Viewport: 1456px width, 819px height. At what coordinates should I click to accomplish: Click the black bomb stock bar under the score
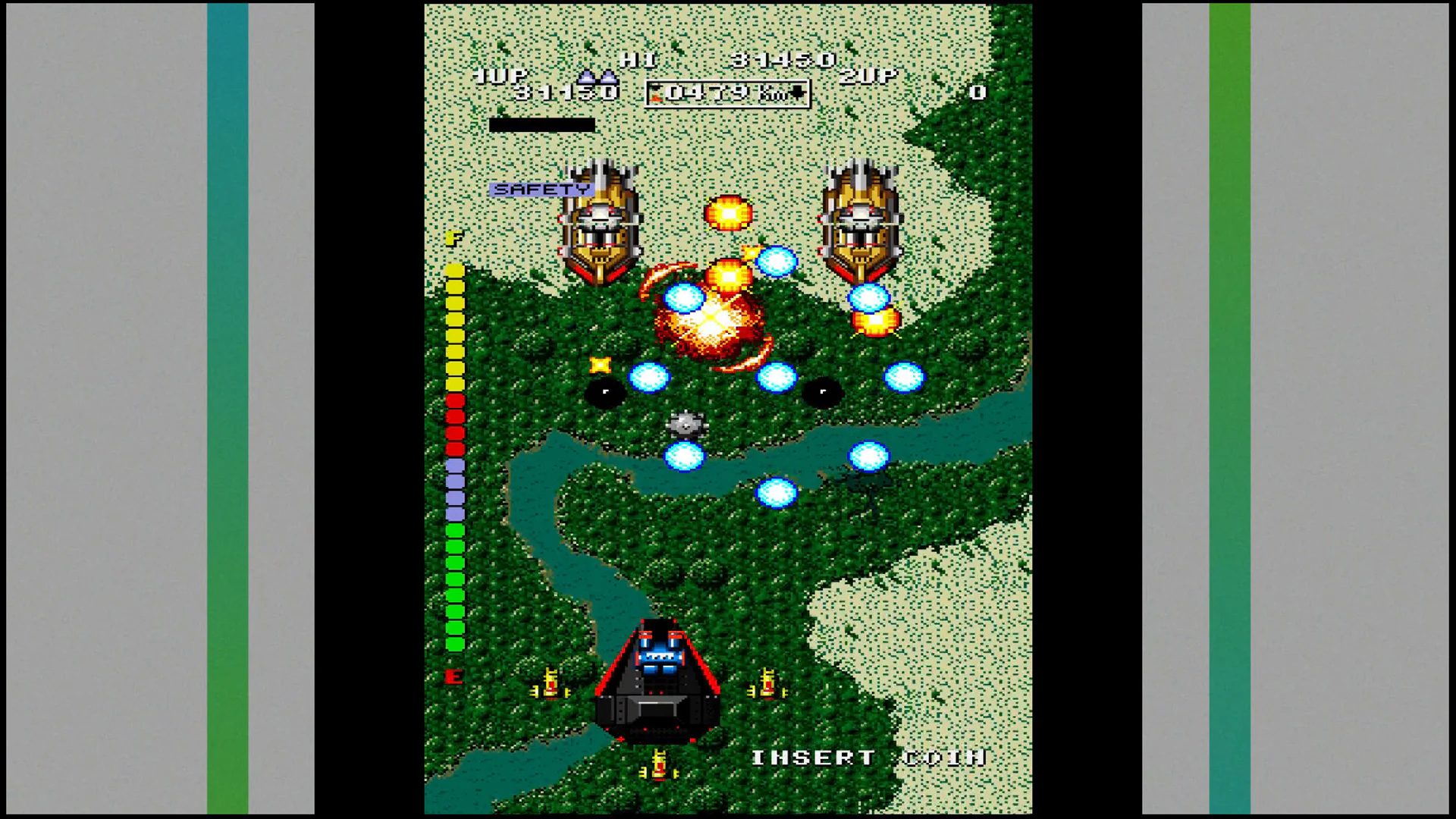[x=543, y=124]
